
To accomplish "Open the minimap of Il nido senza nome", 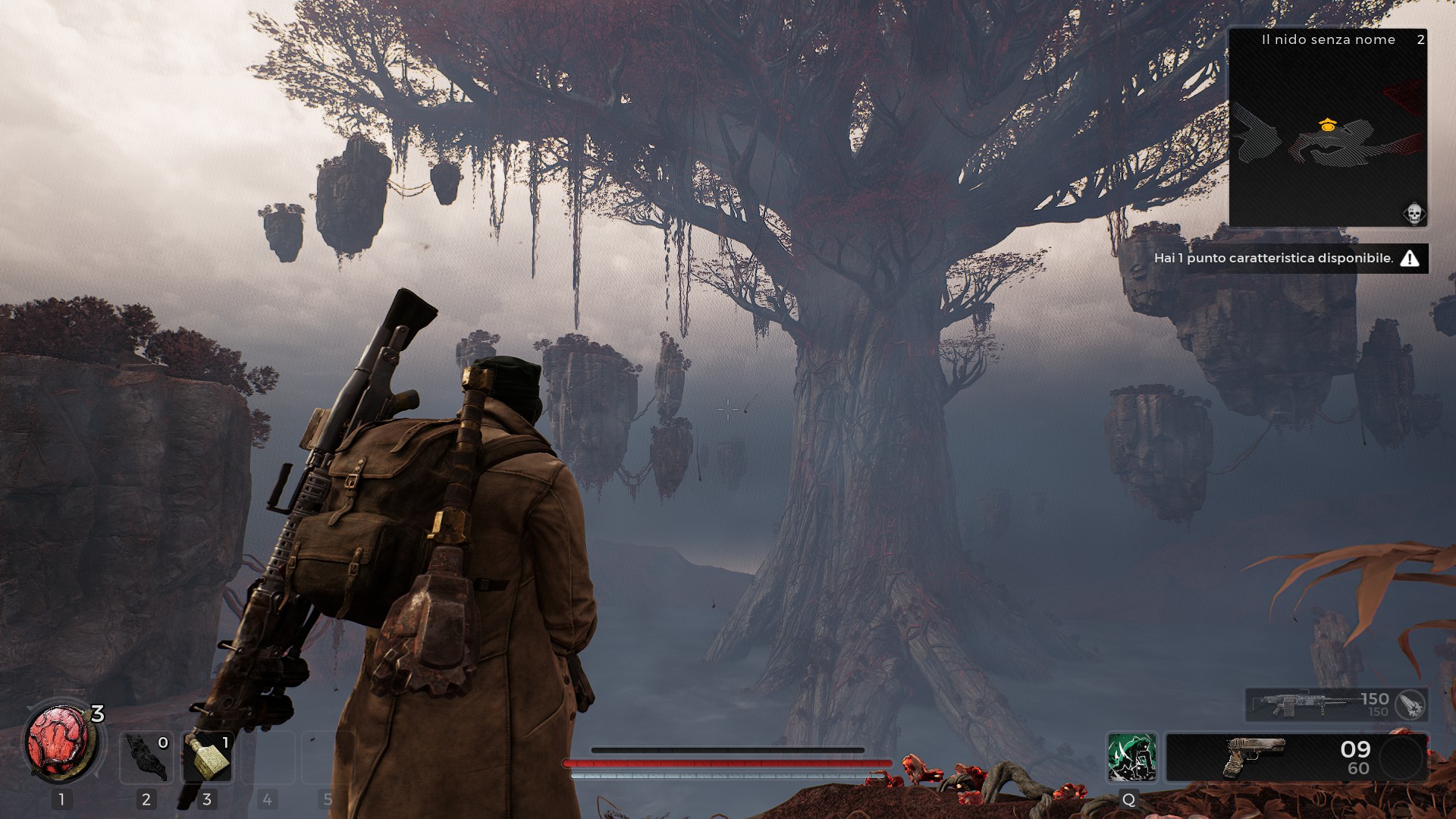I will (x=1328, y=129).
